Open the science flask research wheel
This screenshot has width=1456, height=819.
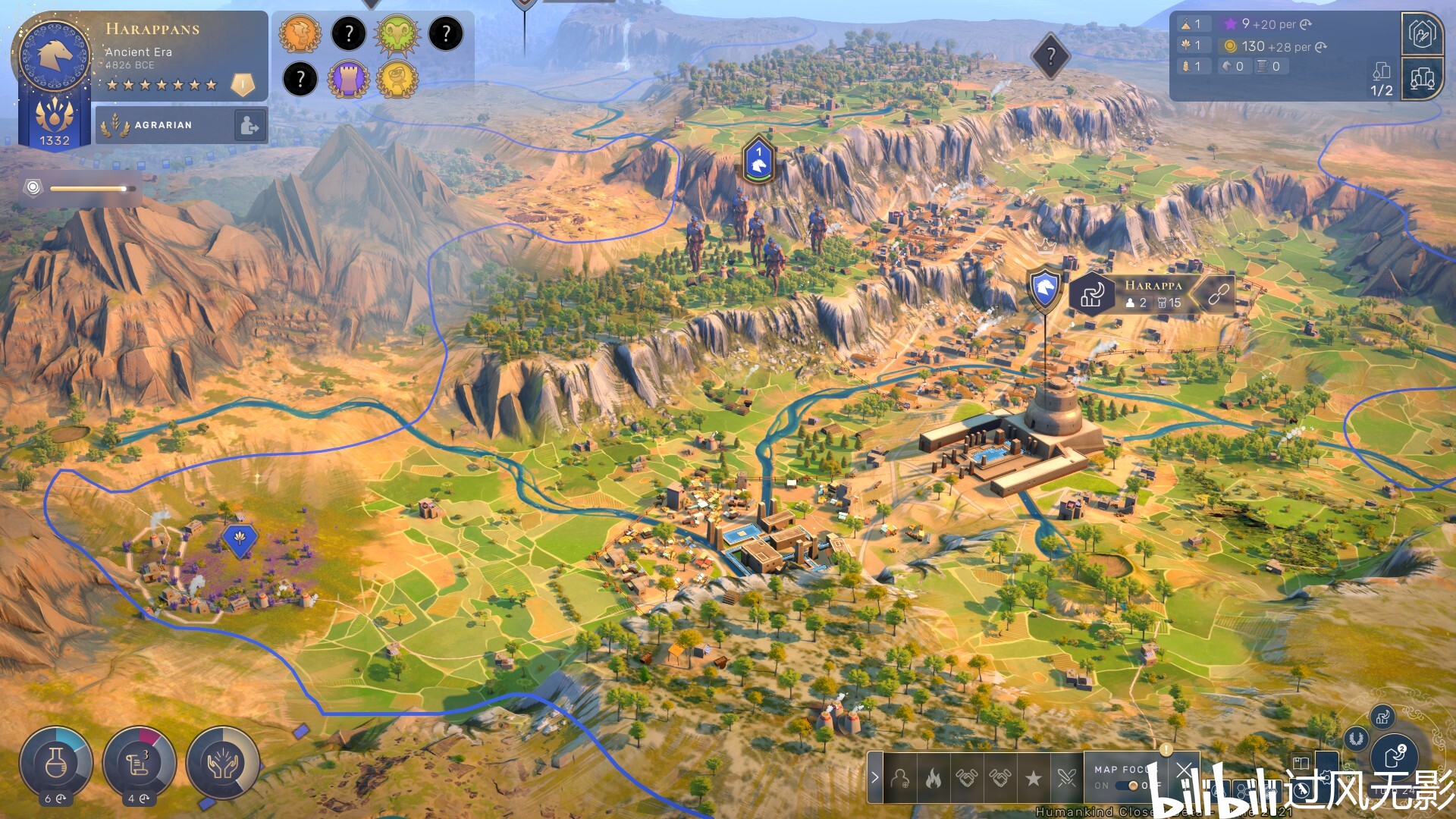(x=56, y=763)
